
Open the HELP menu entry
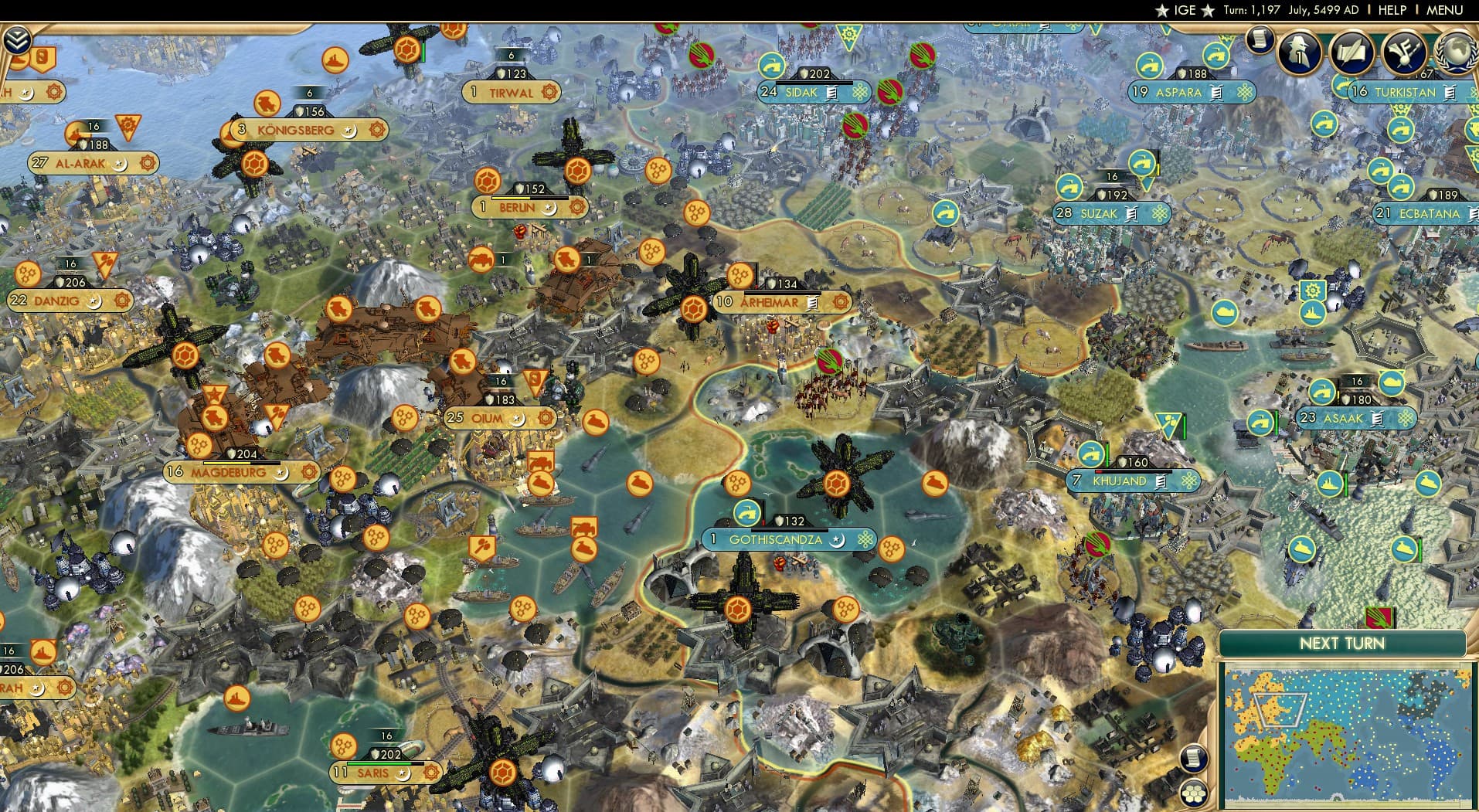pos(1392,10)
